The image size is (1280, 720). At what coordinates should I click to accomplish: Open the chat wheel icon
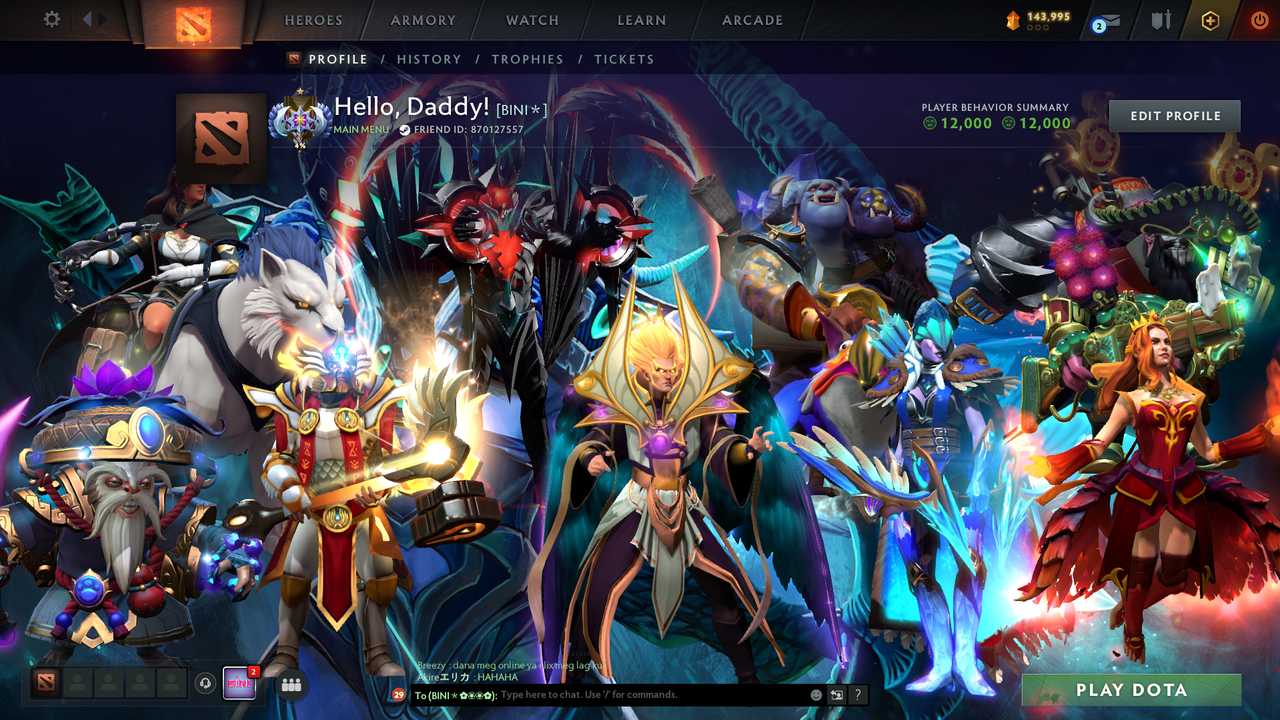tap(837, 694)
